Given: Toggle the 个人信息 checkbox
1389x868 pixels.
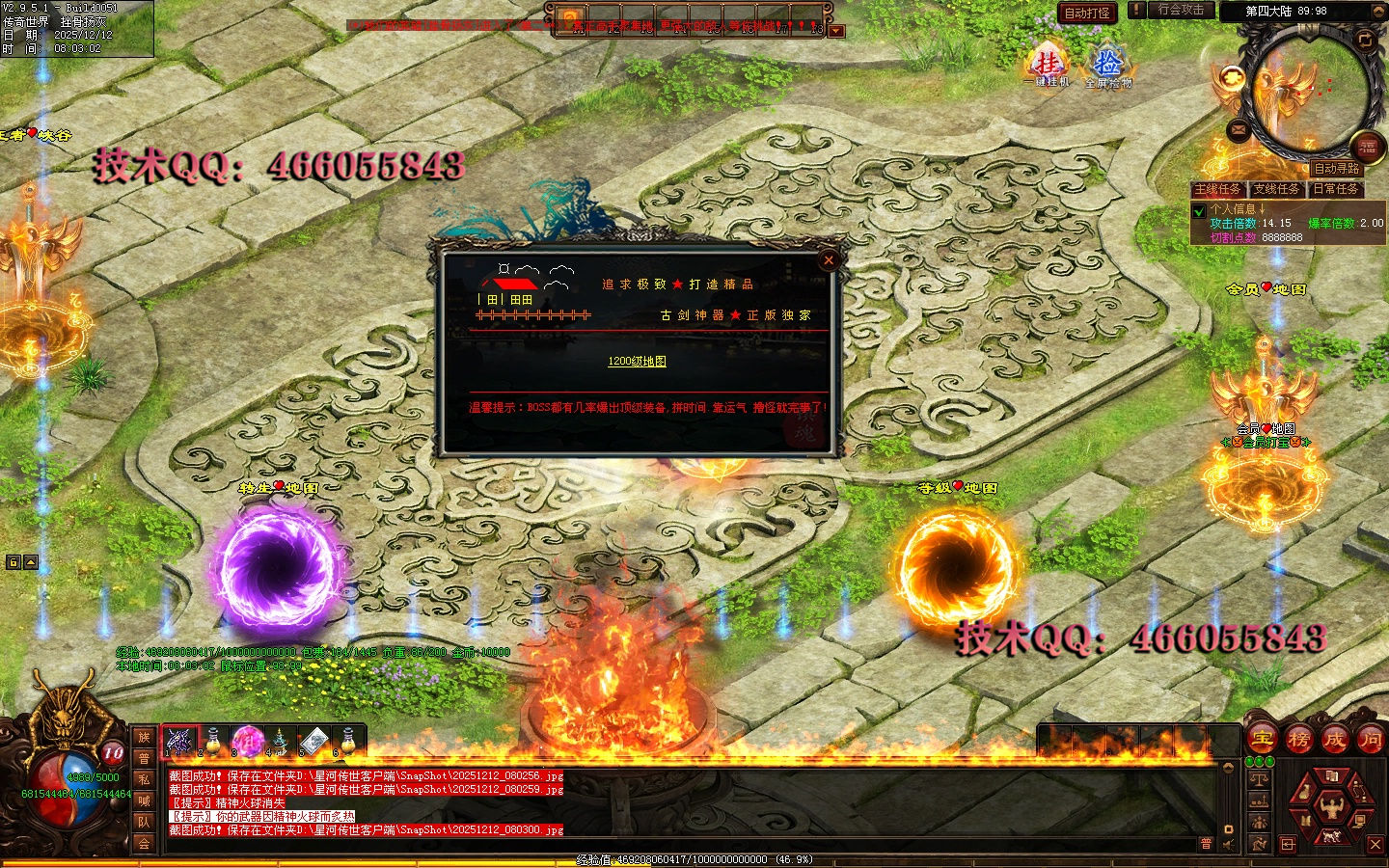Looking at the screenshot, I should click(x=1200, y=210).
